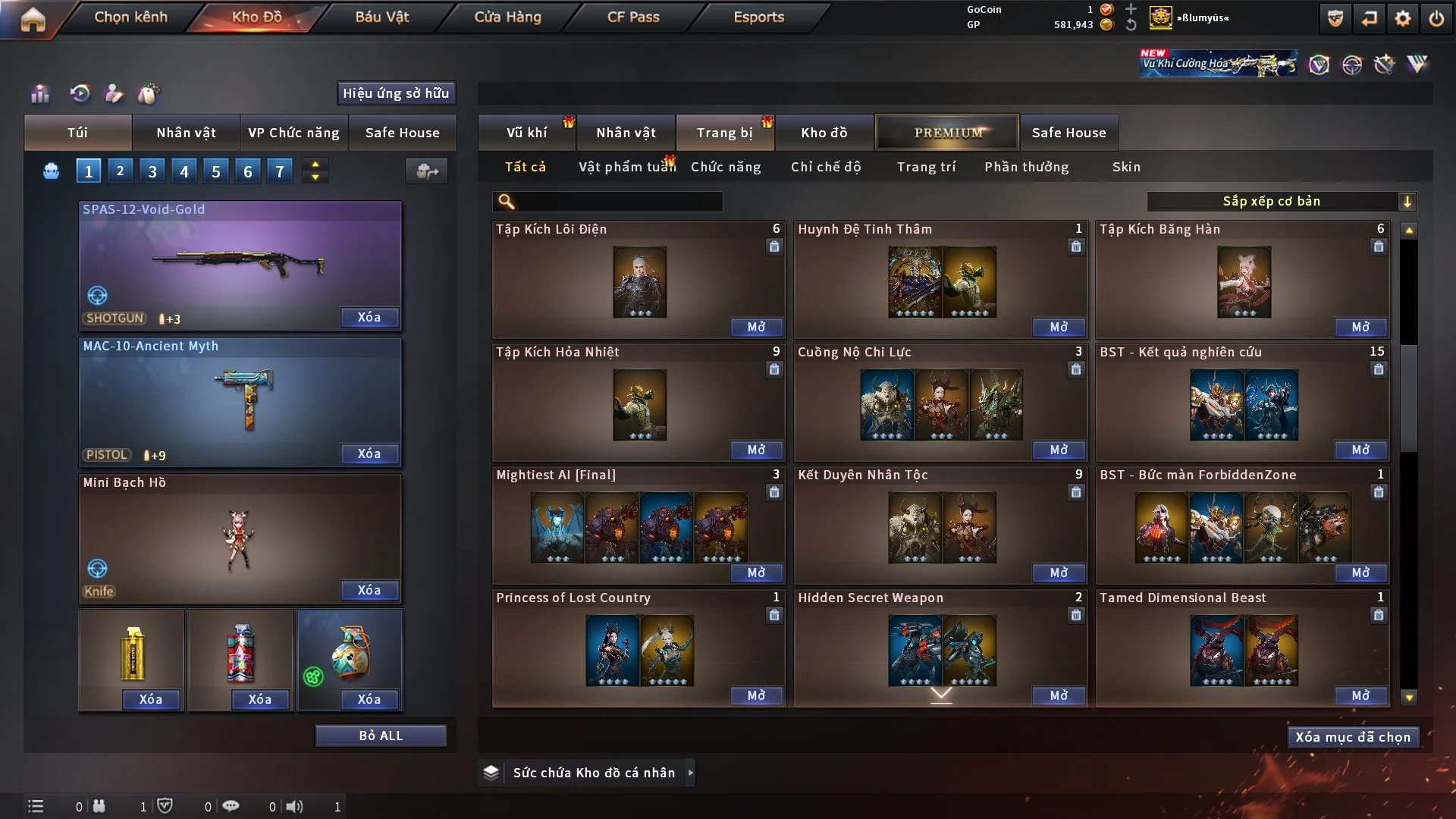Viewport: 1456px width, 819px height.
Task: Open the Sắp xếp cơ bản sort dropdown
Action: [1281, 202]
